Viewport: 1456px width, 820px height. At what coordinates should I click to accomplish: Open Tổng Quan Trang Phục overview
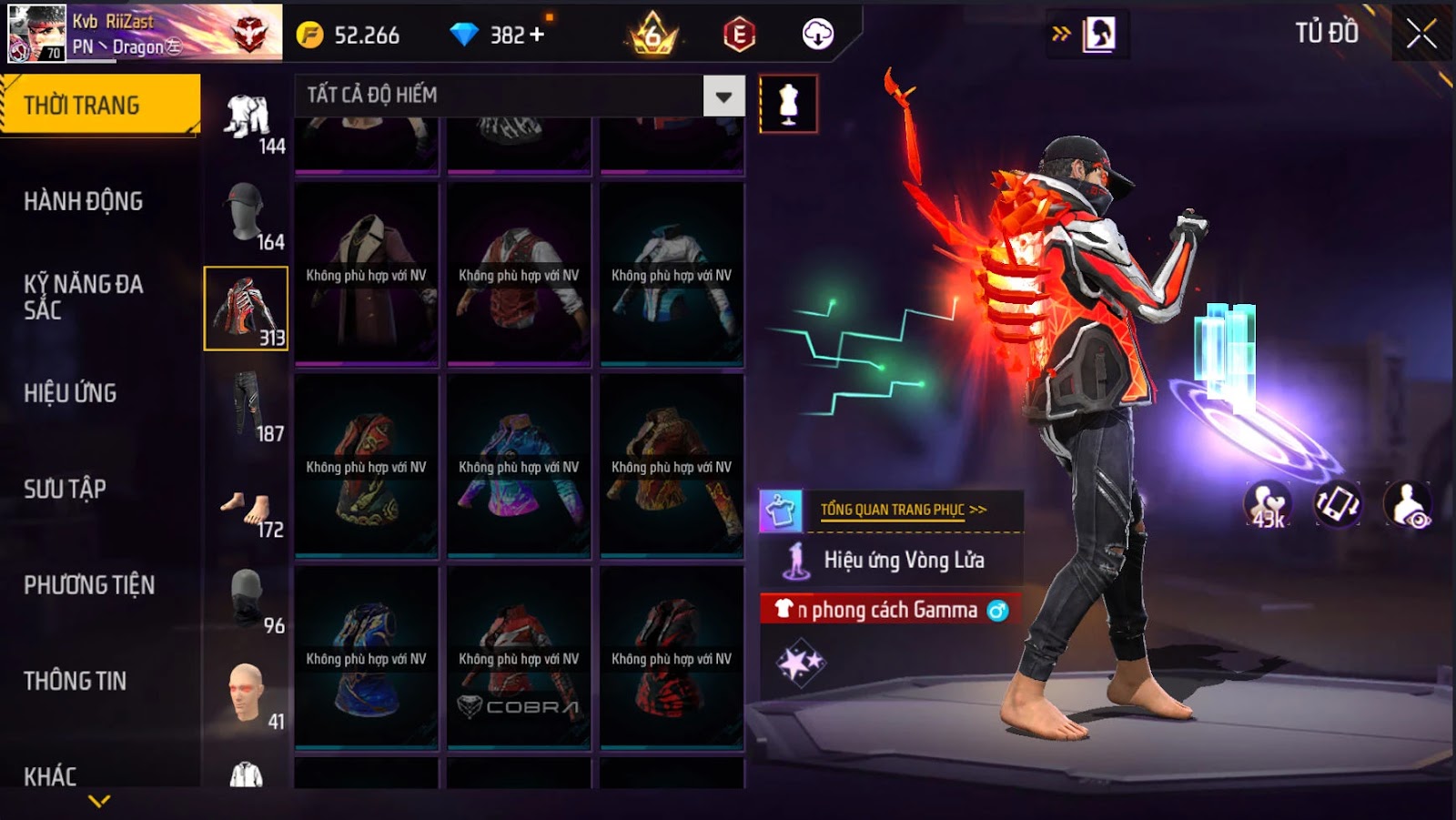(901, 510)
